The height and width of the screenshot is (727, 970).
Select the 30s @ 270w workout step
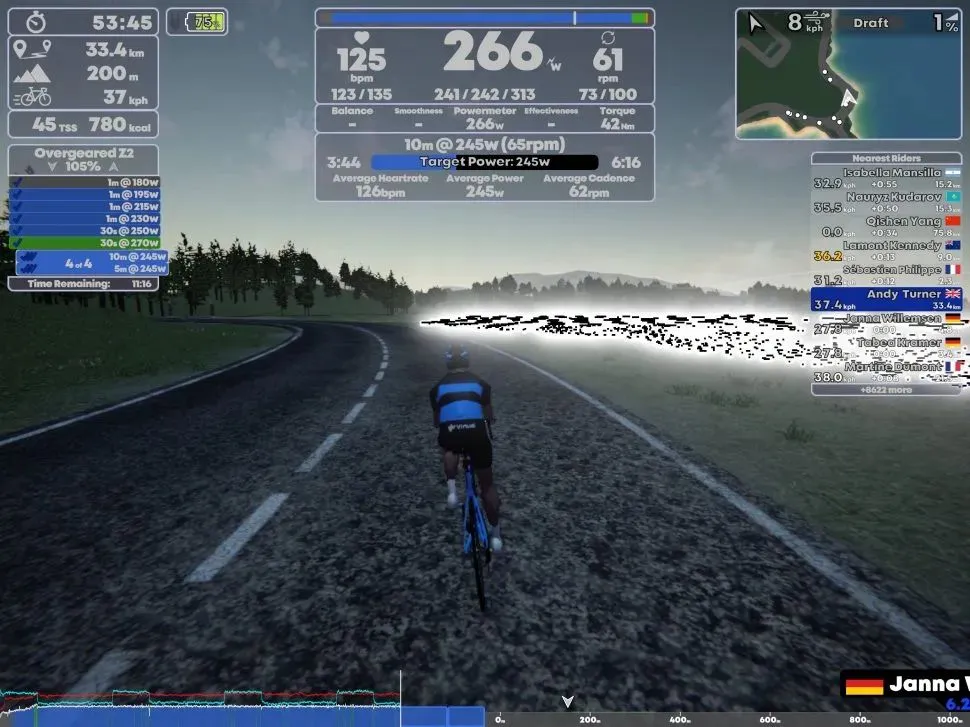[x=85, y=242]
